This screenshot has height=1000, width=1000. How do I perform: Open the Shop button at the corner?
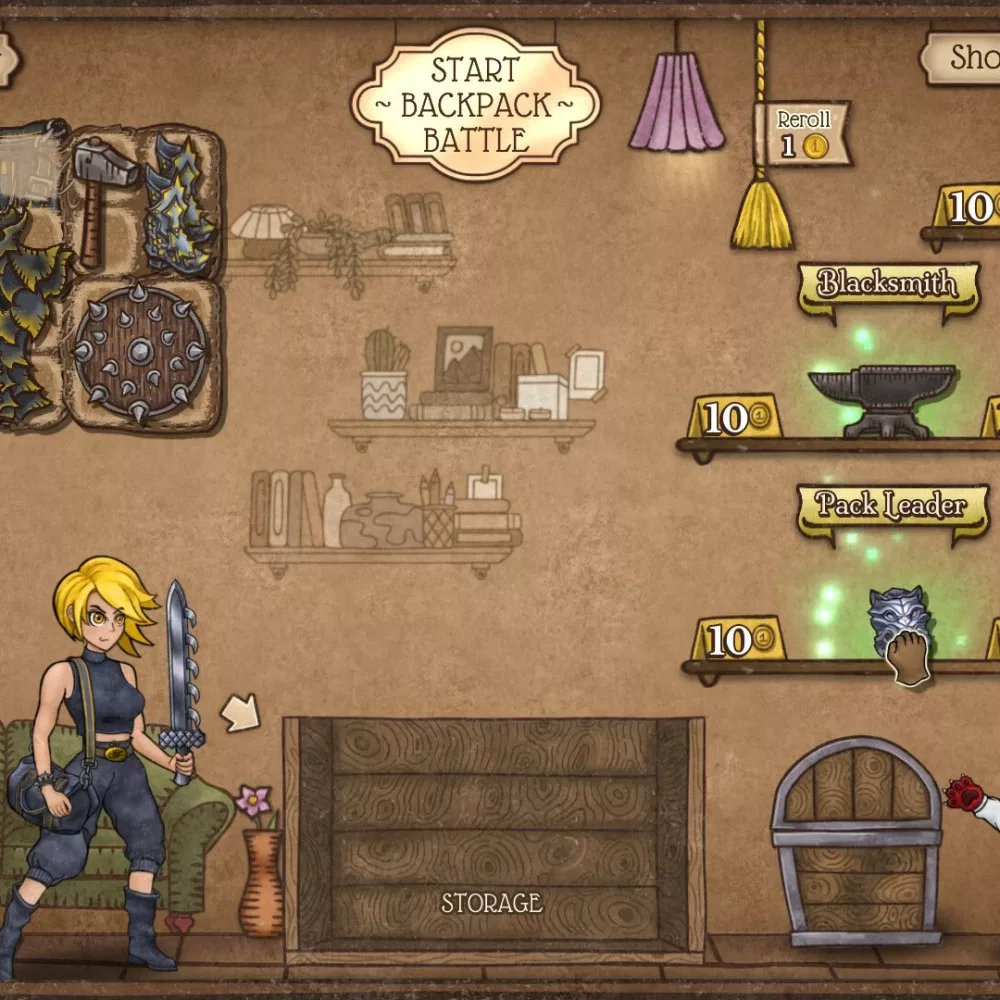[962, 58]
